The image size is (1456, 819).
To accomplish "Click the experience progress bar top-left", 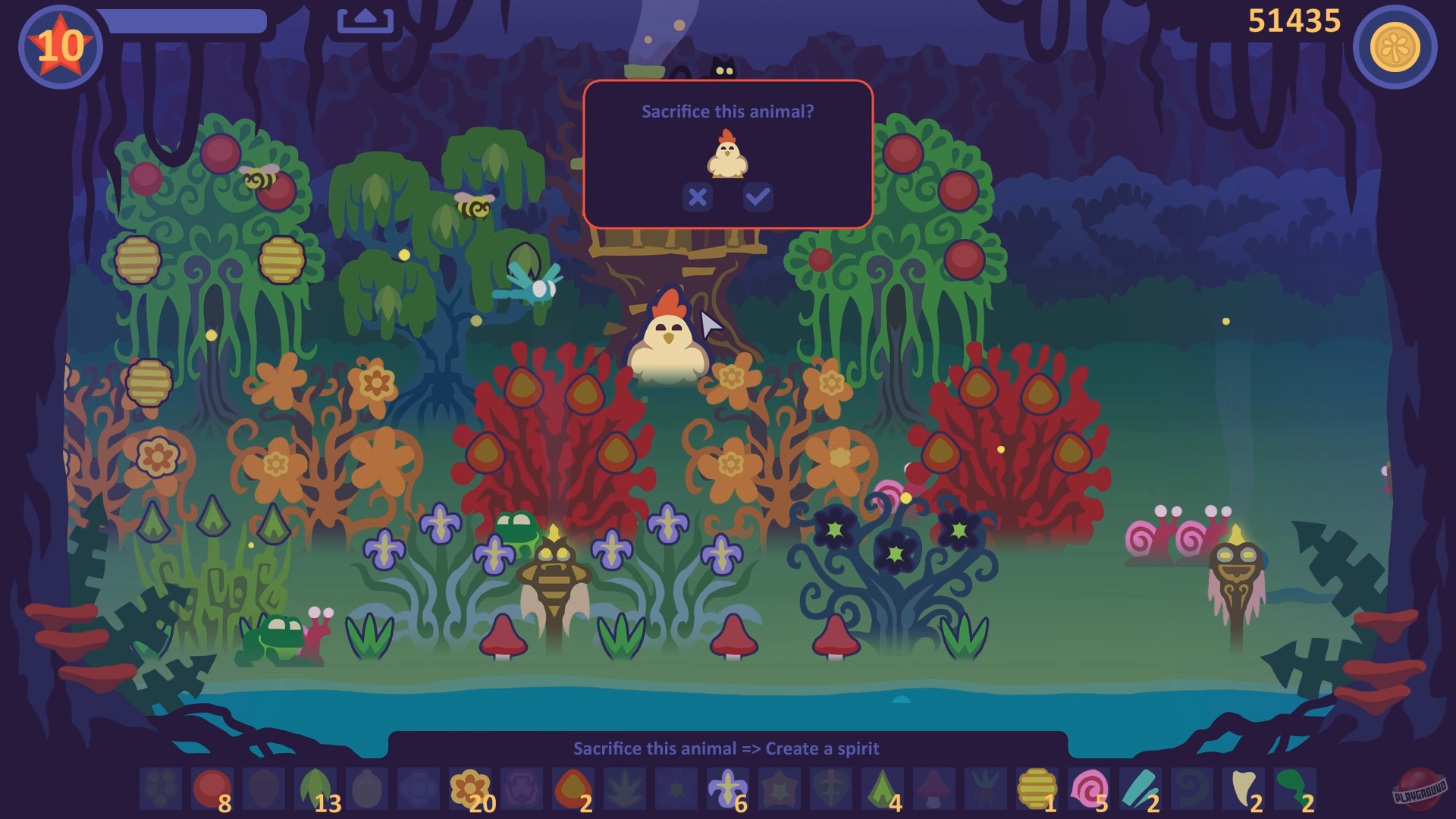I will click(x=190, y=21).
